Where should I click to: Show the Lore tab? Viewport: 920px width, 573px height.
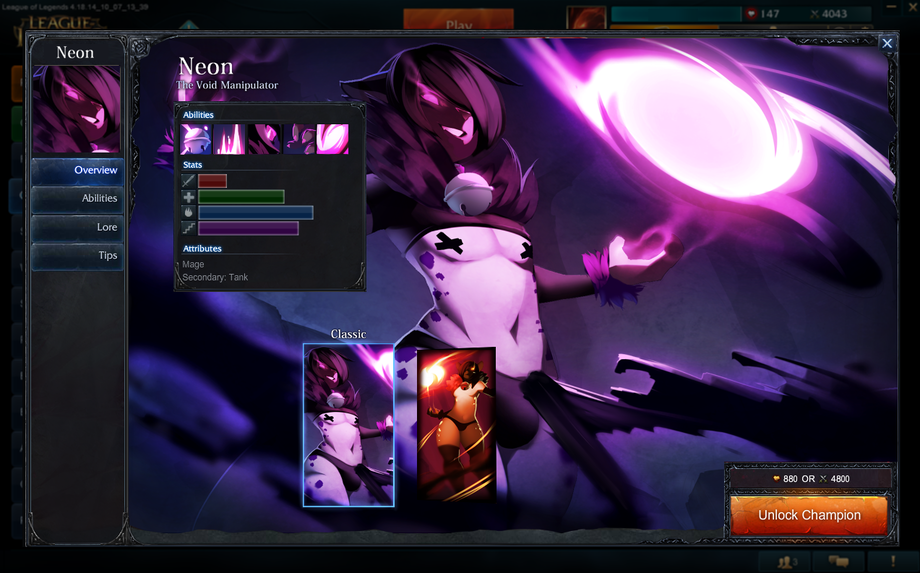[x=77, y=228]
